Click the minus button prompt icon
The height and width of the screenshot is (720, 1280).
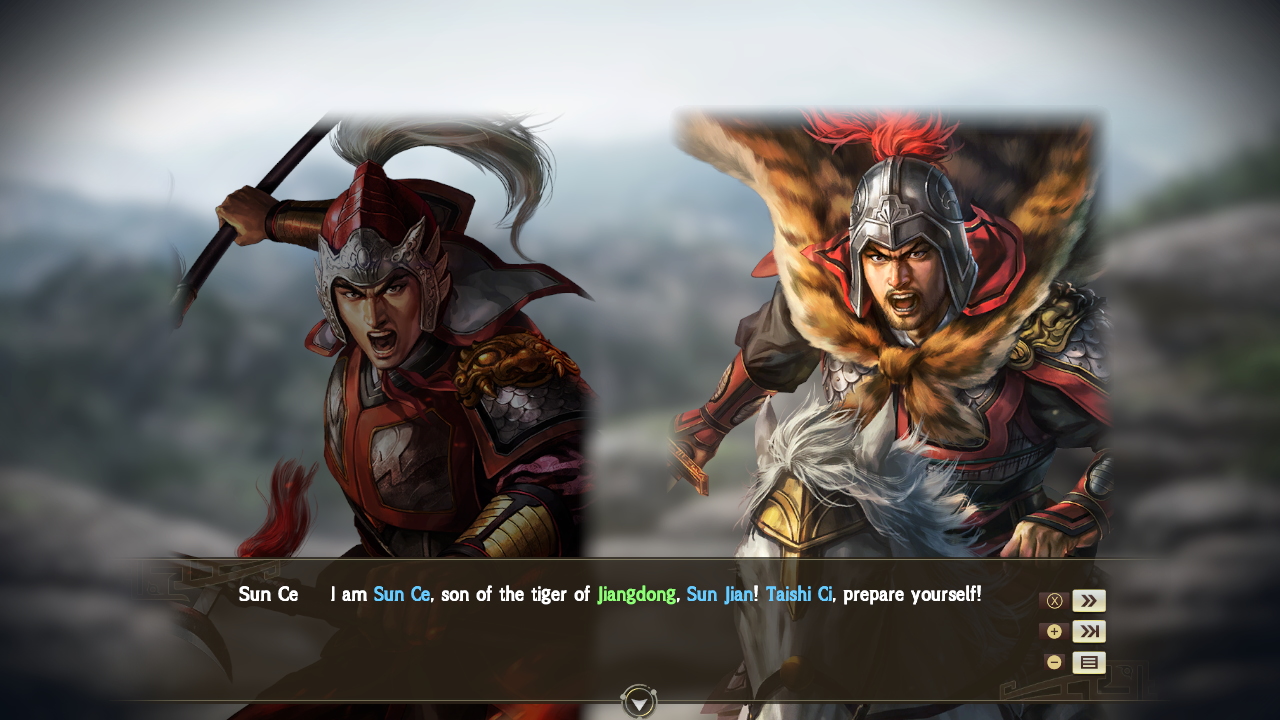tap(1054, 662)
